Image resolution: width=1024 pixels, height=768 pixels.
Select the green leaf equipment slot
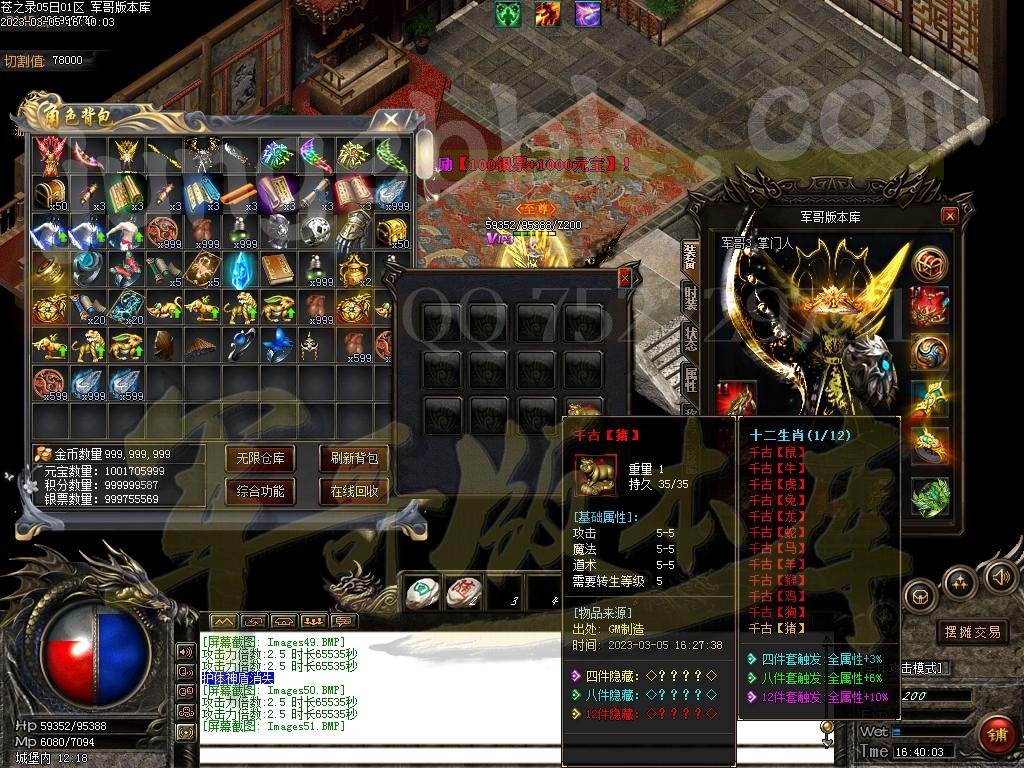(x=929, y=494)
